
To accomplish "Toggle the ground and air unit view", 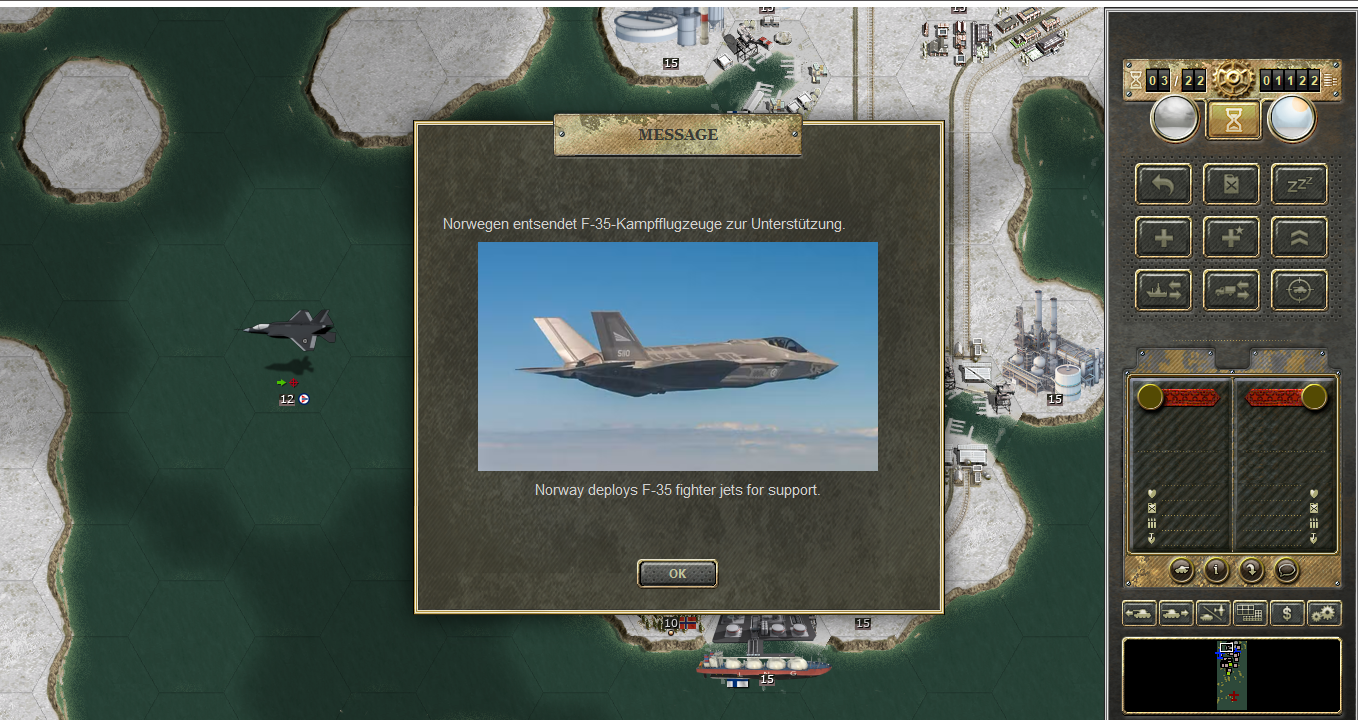I will [x=1213, y=613].
